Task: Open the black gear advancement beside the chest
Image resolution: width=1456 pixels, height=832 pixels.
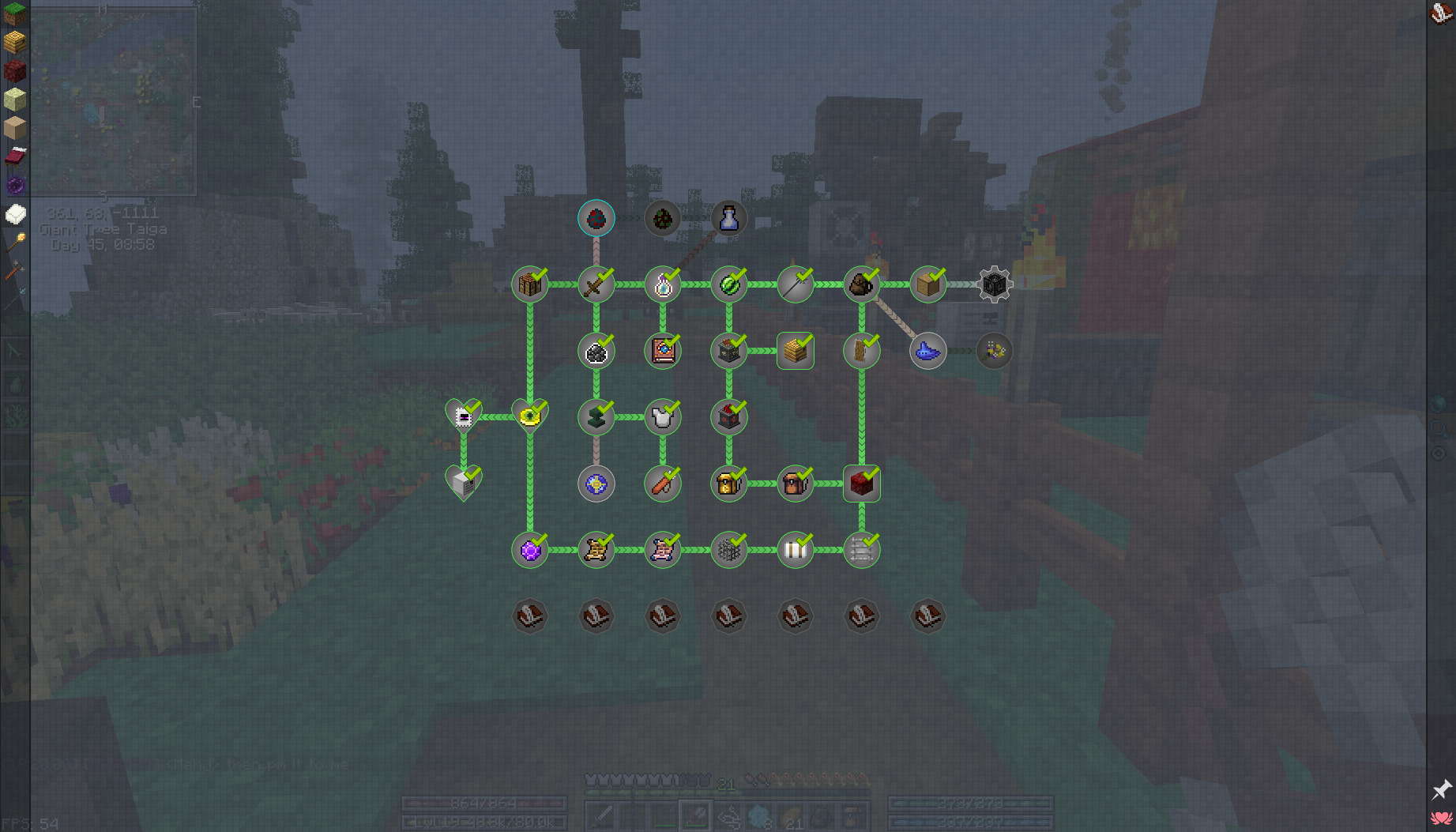Action: (993, 284)
